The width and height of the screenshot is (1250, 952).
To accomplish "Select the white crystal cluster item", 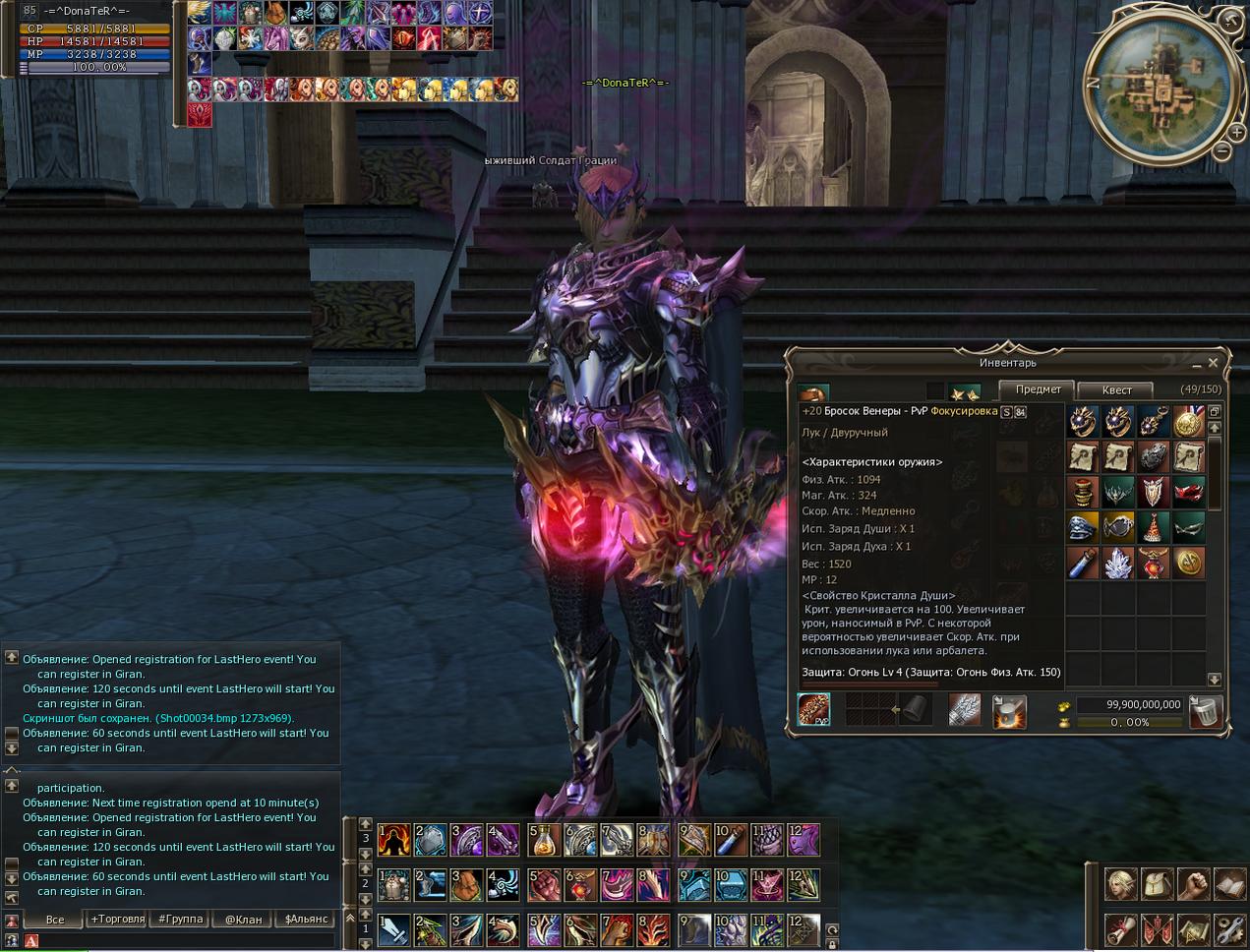I will [1118, 564].
